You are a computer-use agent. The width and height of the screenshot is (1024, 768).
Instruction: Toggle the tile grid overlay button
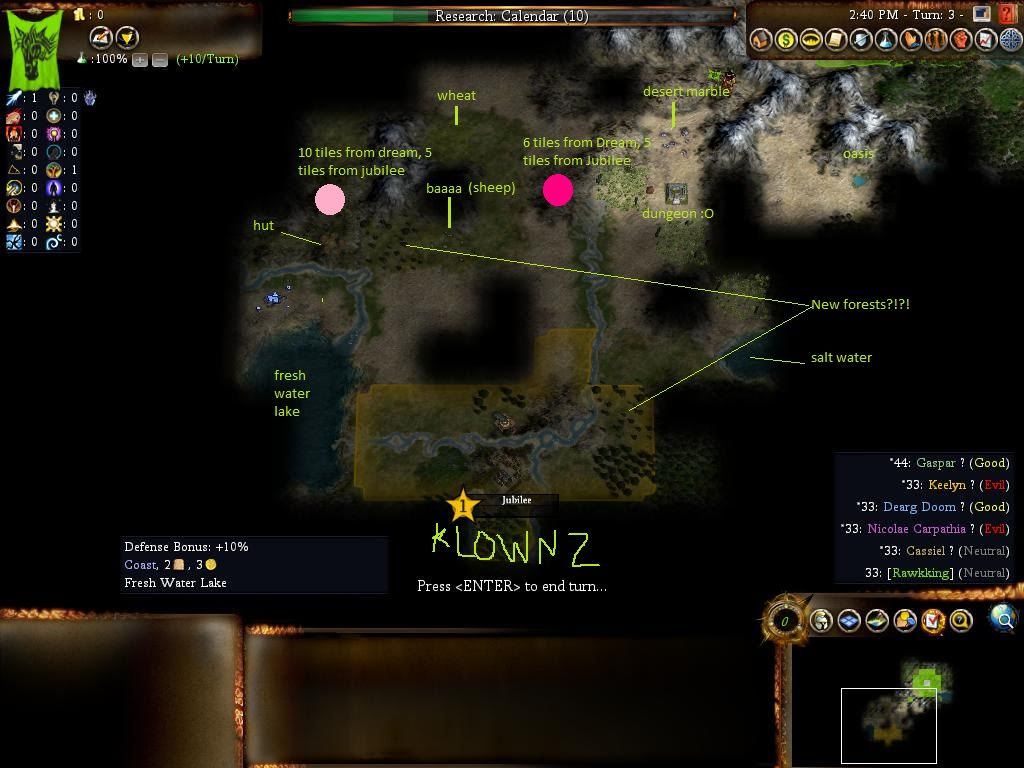pos(849,621)
